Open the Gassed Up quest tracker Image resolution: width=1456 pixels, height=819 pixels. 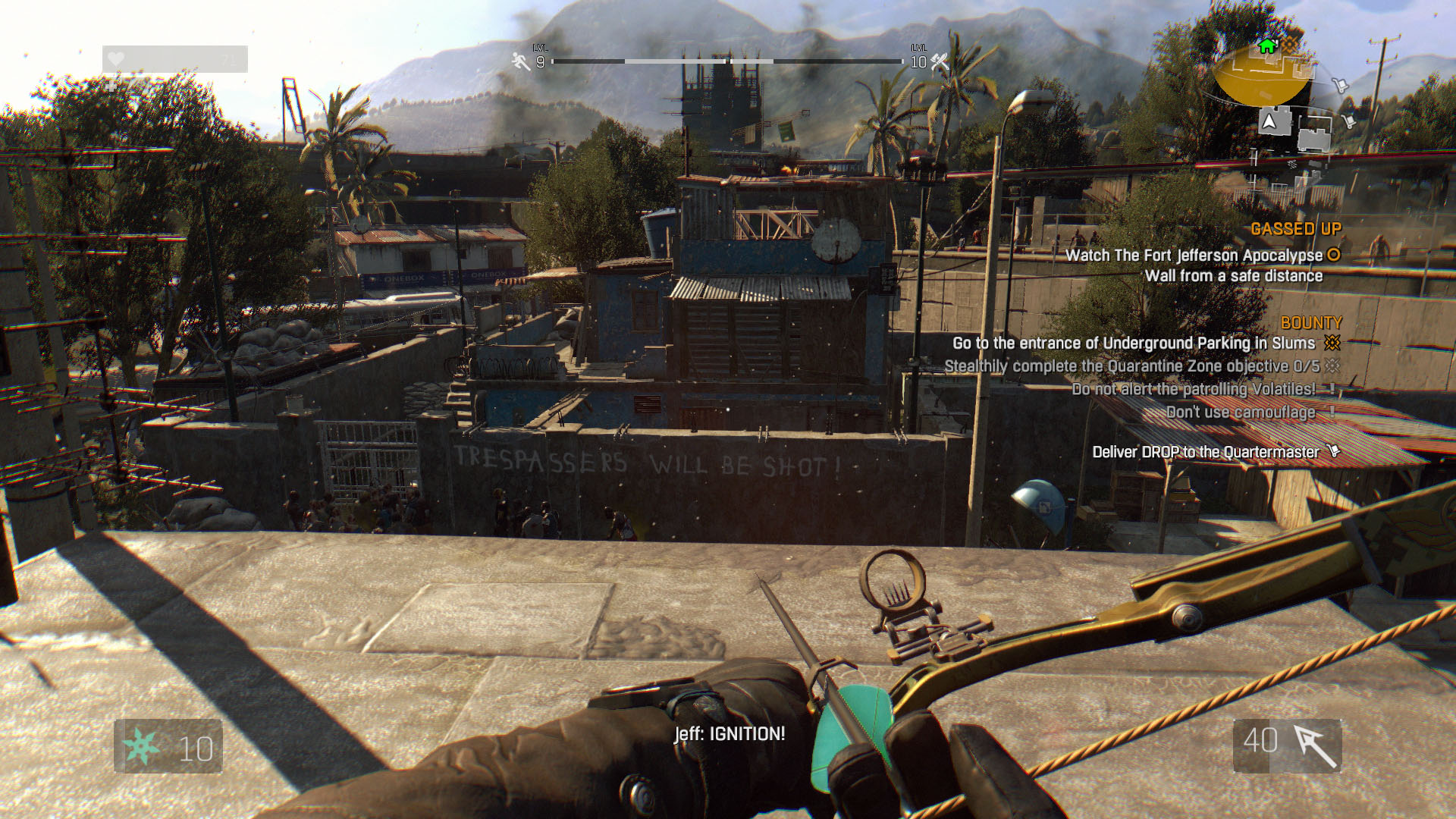[x=1295, y=229]
